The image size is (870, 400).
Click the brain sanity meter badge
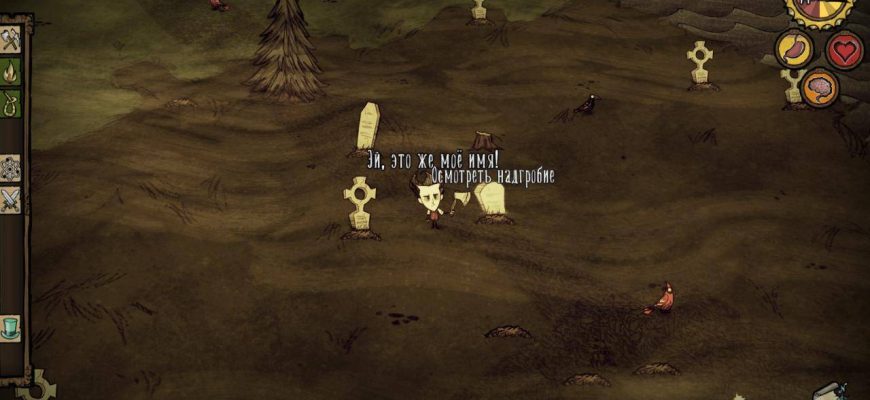click(820, 88)
